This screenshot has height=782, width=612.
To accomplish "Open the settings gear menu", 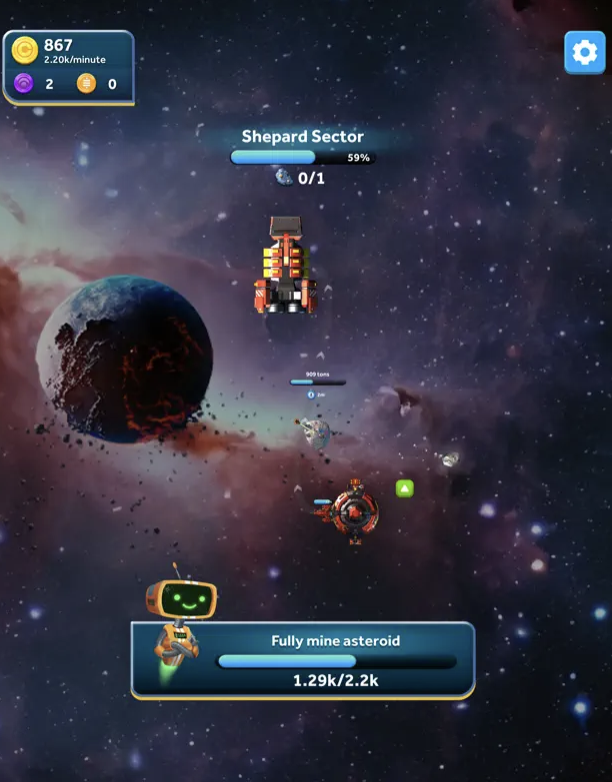I will tap(585, 52).
